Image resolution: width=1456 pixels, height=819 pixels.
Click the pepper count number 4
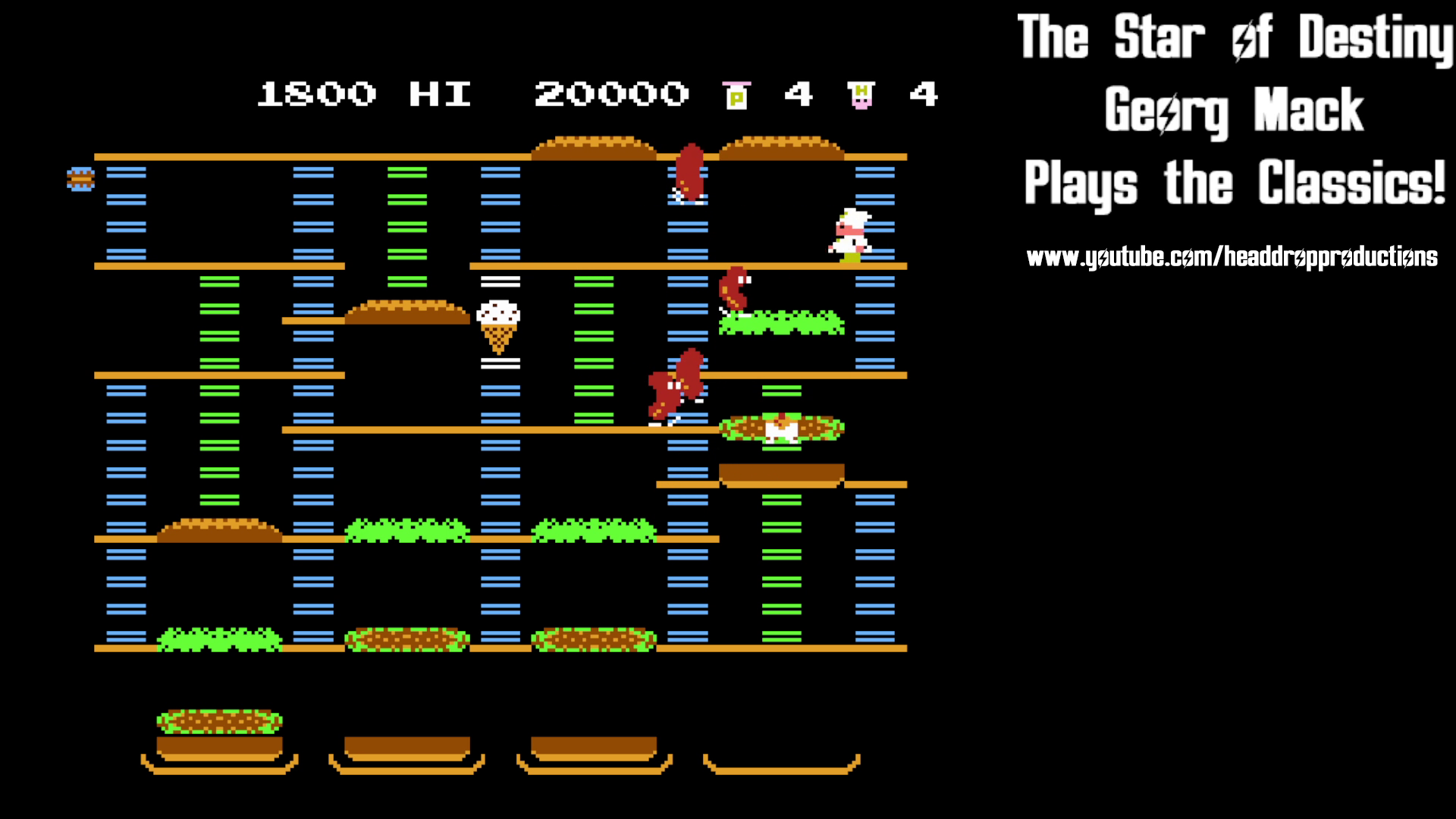pyautogui.click(x=799, y=94)
